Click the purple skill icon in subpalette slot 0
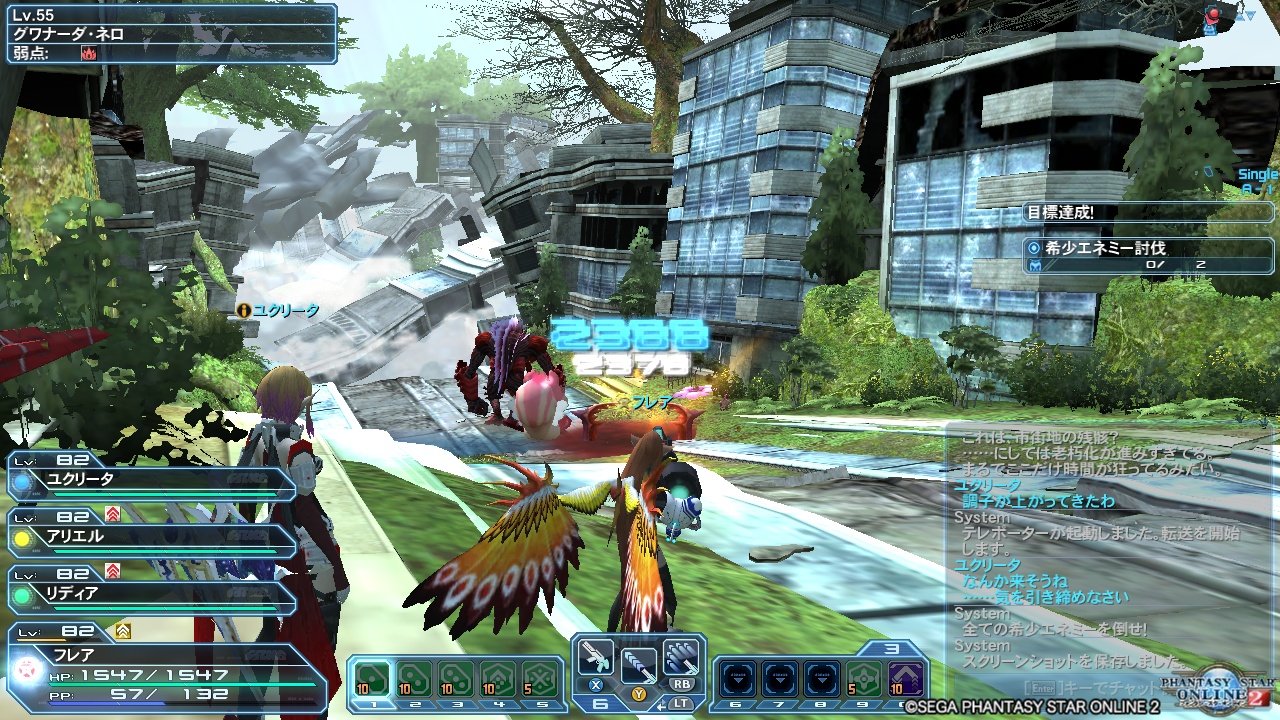Viewport: 1280px width, 720px height. coord(905,678)
